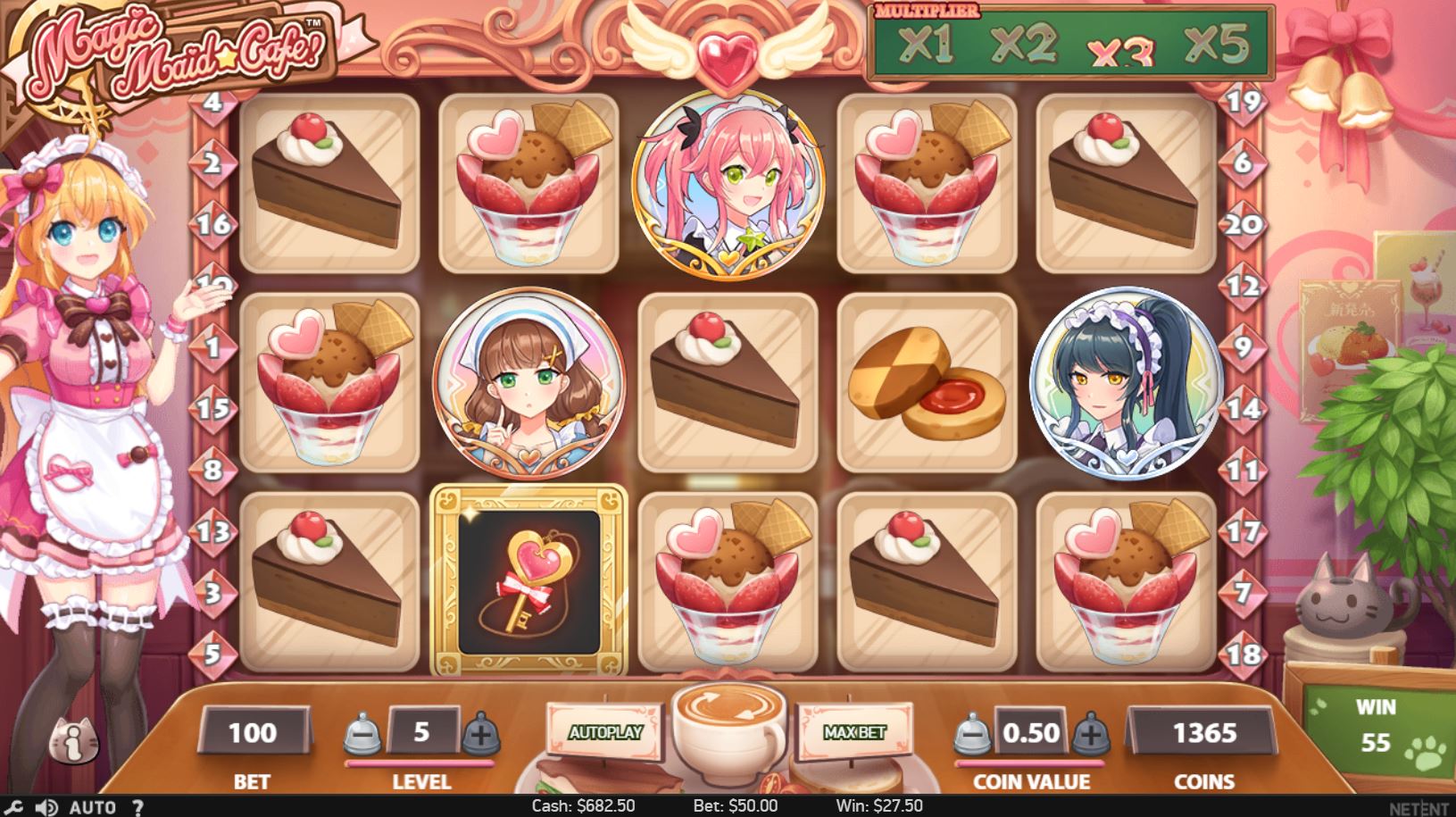Decrease the coin value with the minus bell
1456x817 pixels.
[975, 734]
